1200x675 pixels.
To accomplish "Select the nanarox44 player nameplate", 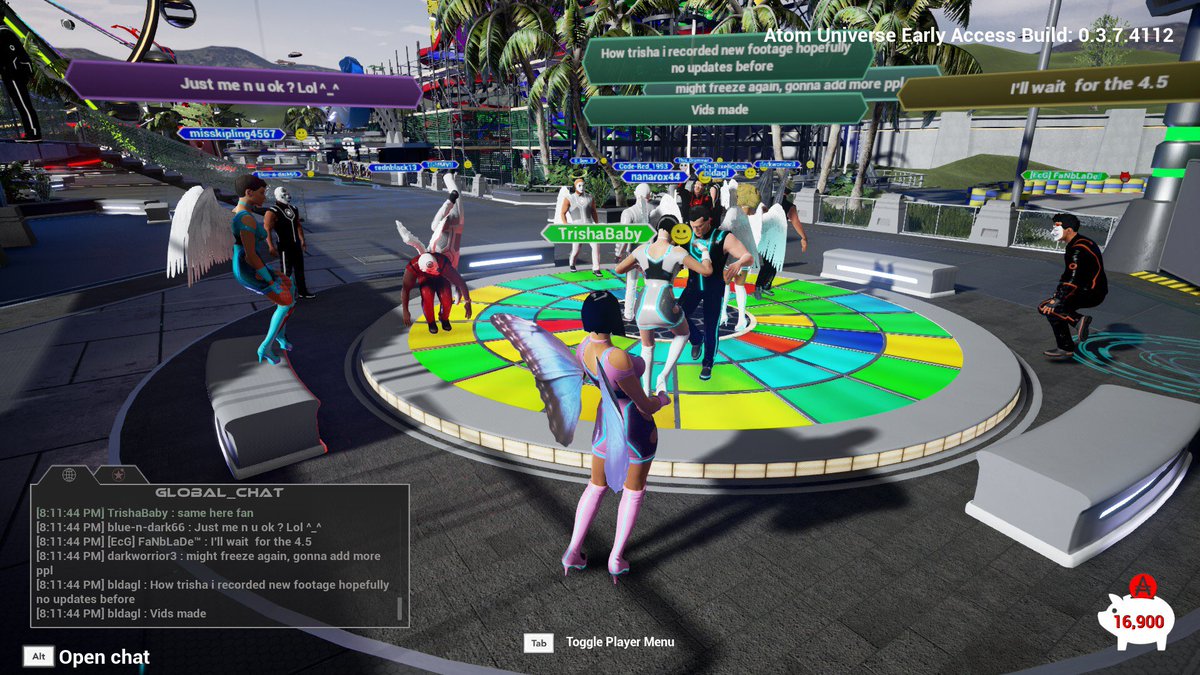I will coord(655,177).
